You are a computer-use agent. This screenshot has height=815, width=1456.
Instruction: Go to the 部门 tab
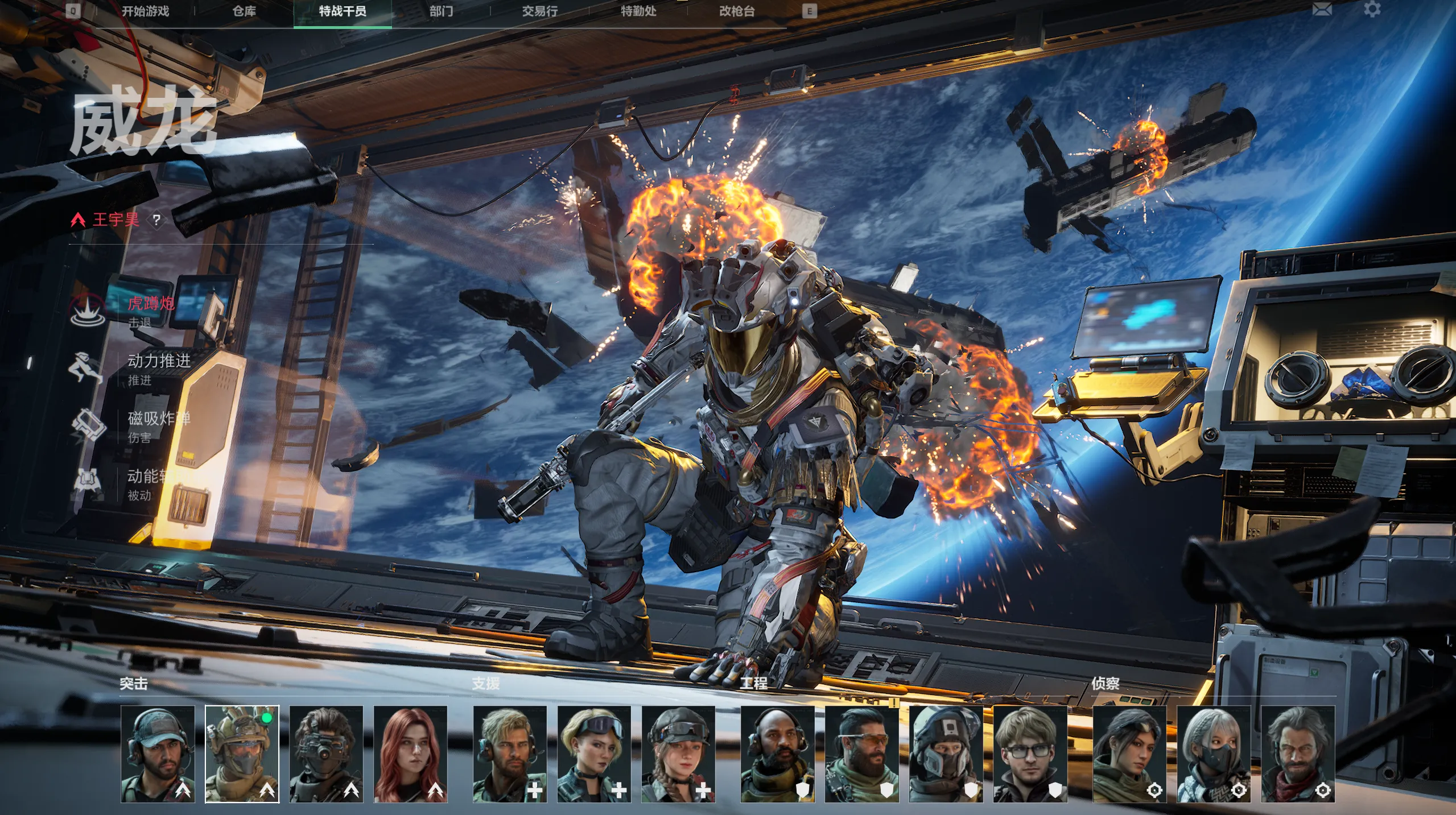pyautogui.click(x=441, y=11)
